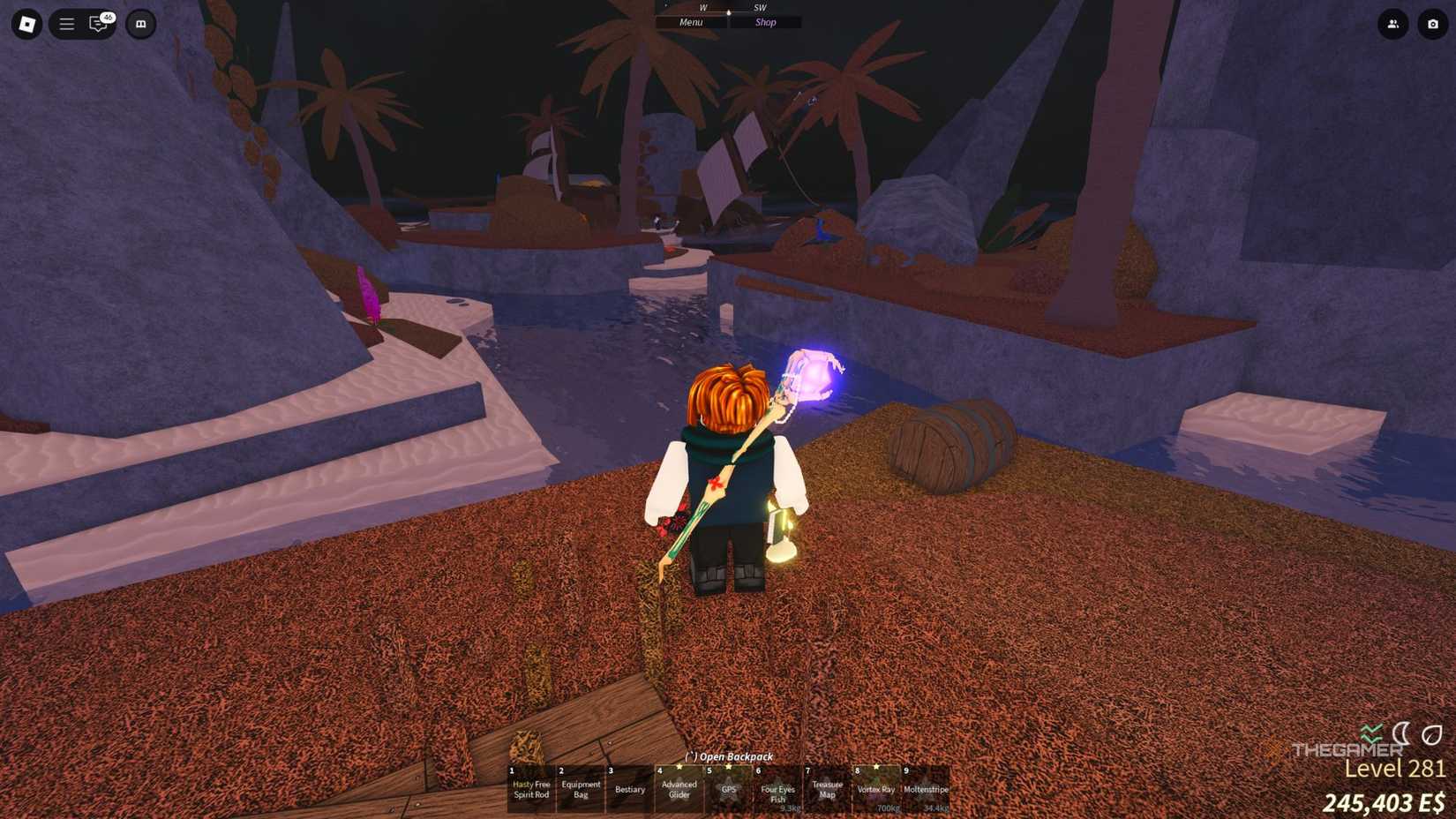
Task: Switch to the Shop tab
Action: 764,22
